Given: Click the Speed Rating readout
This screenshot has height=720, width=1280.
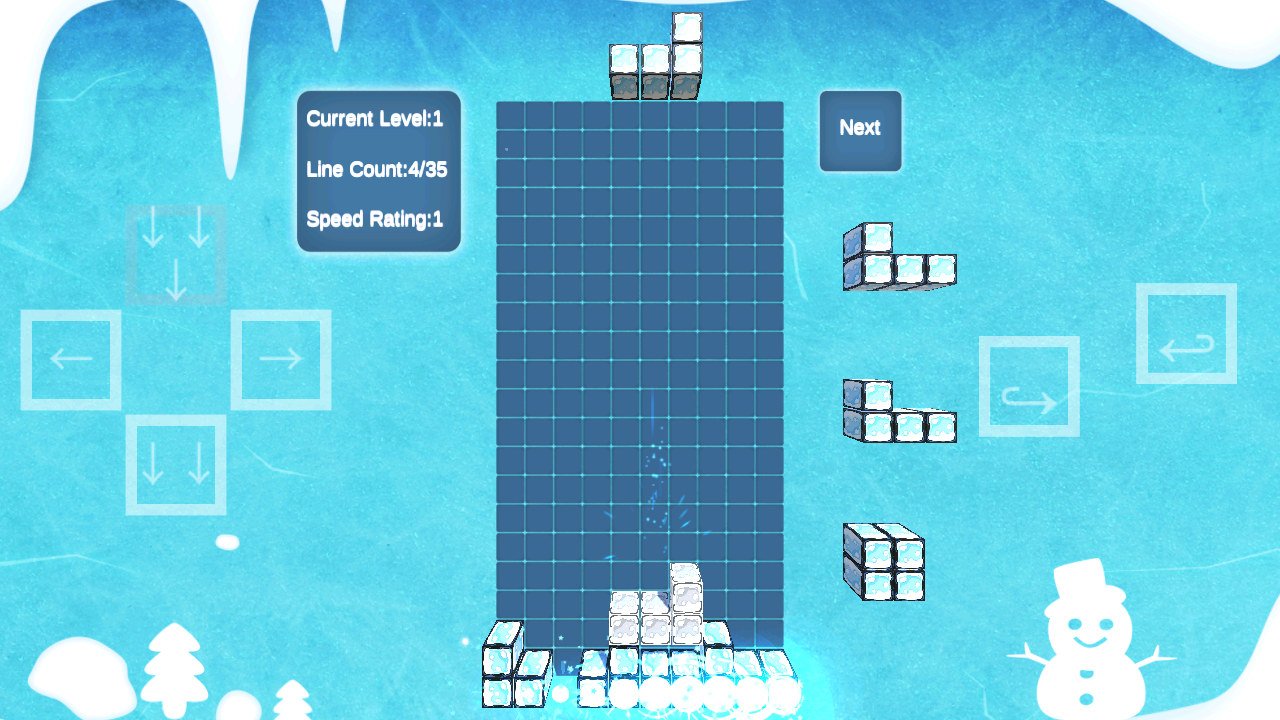Looking at the screenshot, I should (x=374, y=220).
